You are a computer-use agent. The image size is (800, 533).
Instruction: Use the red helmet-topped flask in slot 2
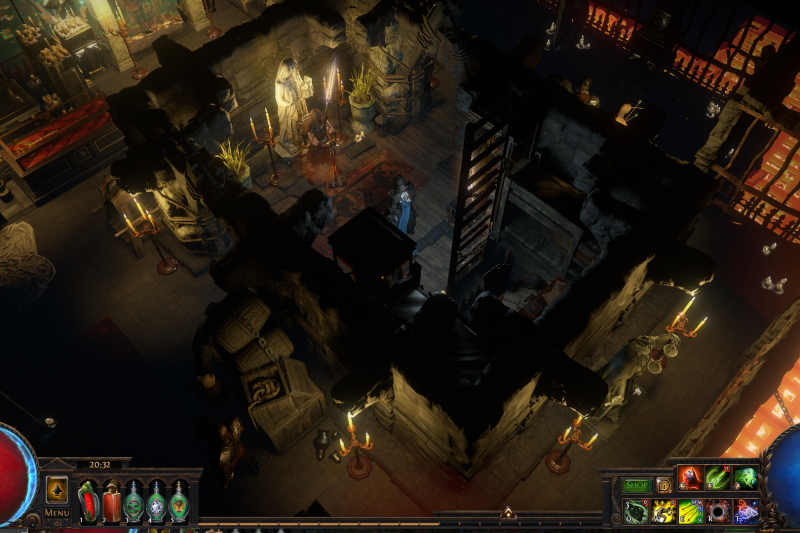click(x=111, y=501)
